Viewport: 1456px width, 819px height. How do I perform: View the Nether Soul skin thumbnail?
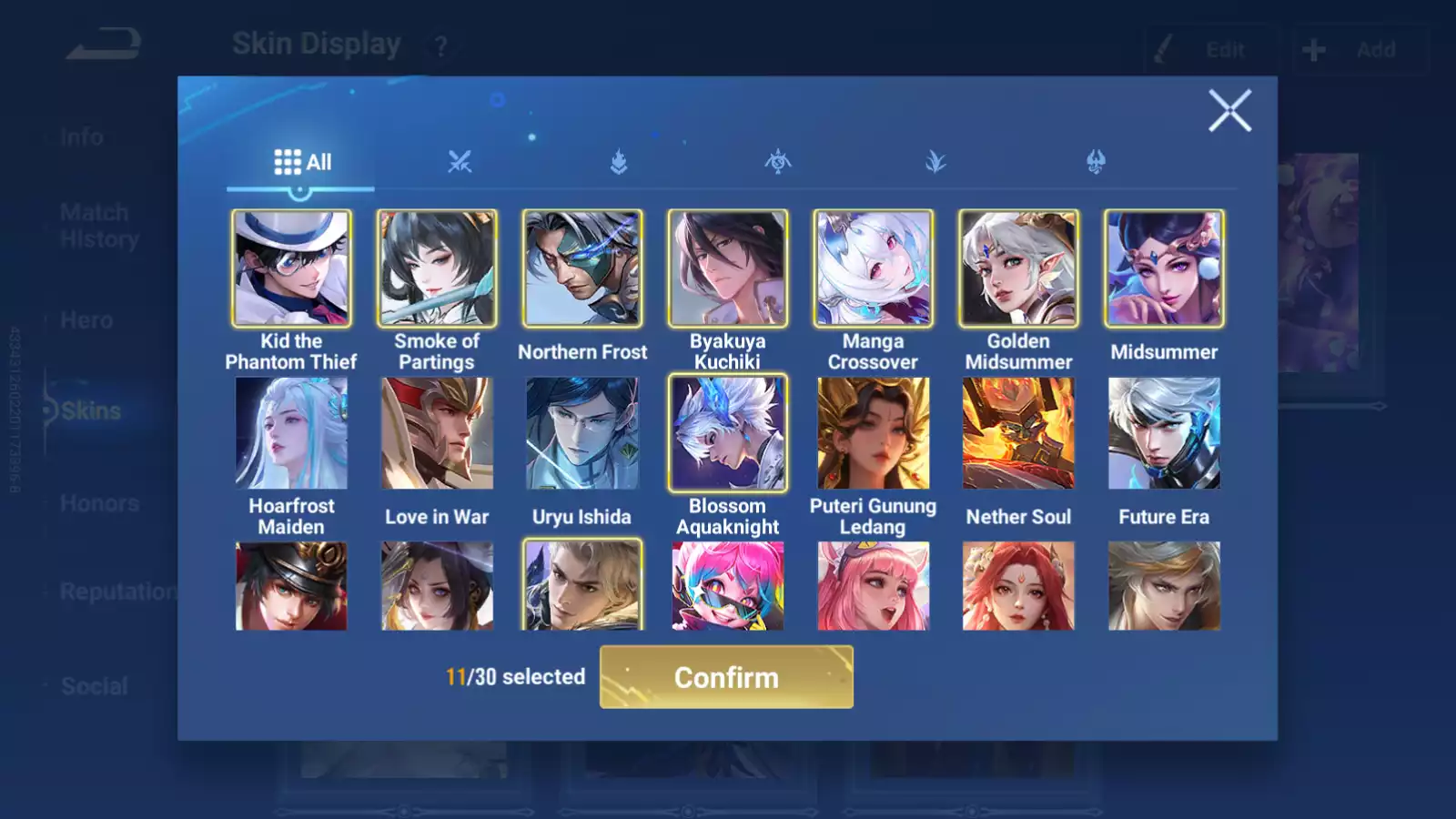point(1018,431)
